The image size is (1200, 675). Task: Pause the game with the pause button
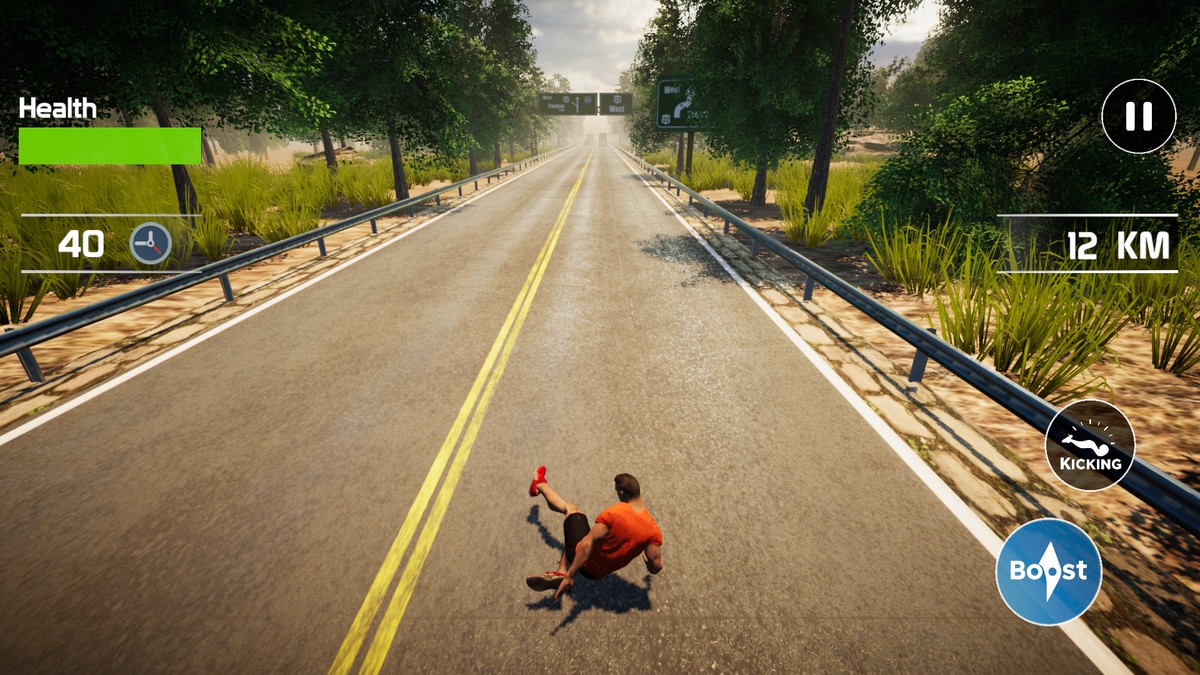click(1138, 116)
